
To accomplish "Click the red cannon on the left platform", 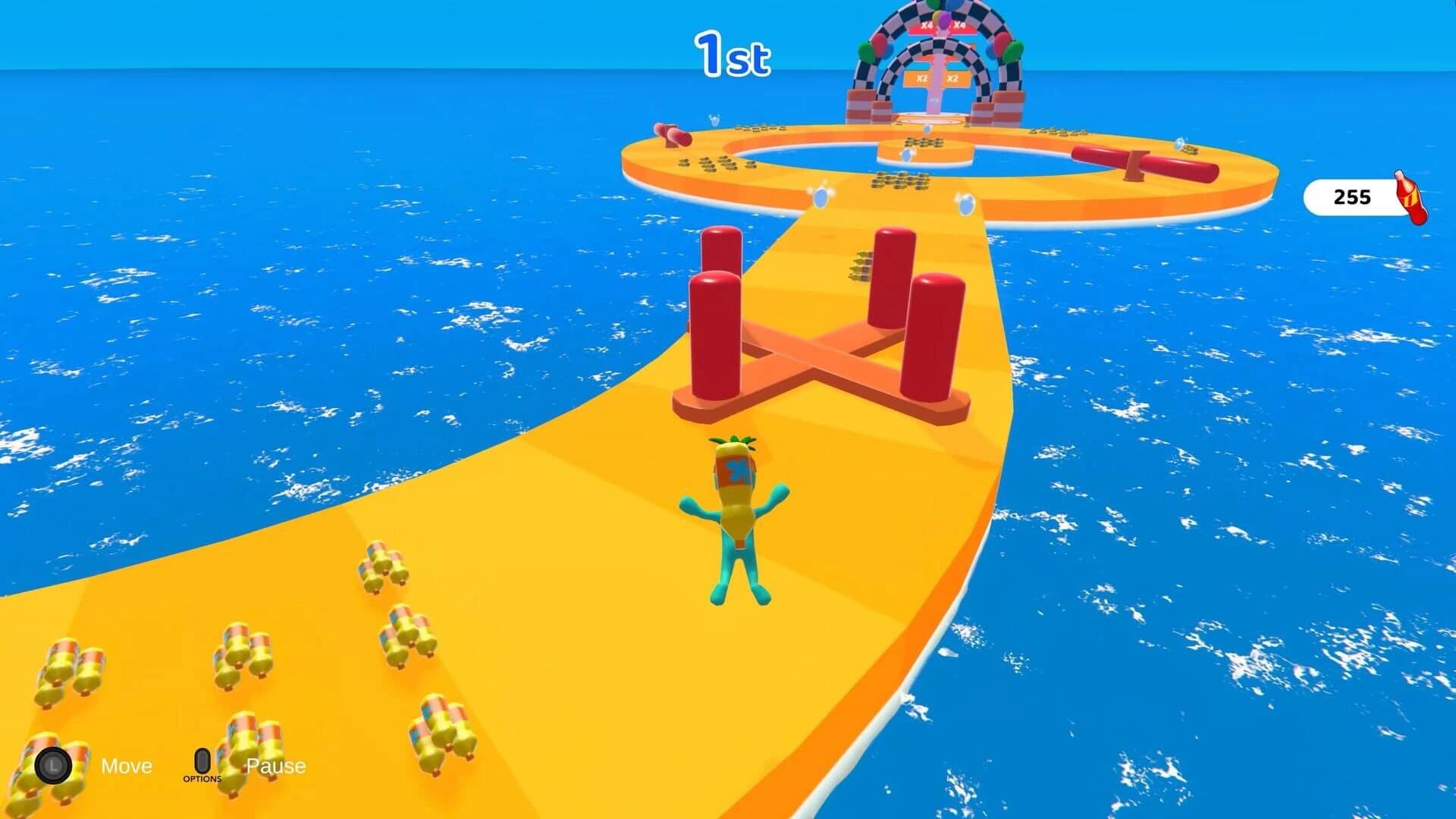I will (672, 136).
